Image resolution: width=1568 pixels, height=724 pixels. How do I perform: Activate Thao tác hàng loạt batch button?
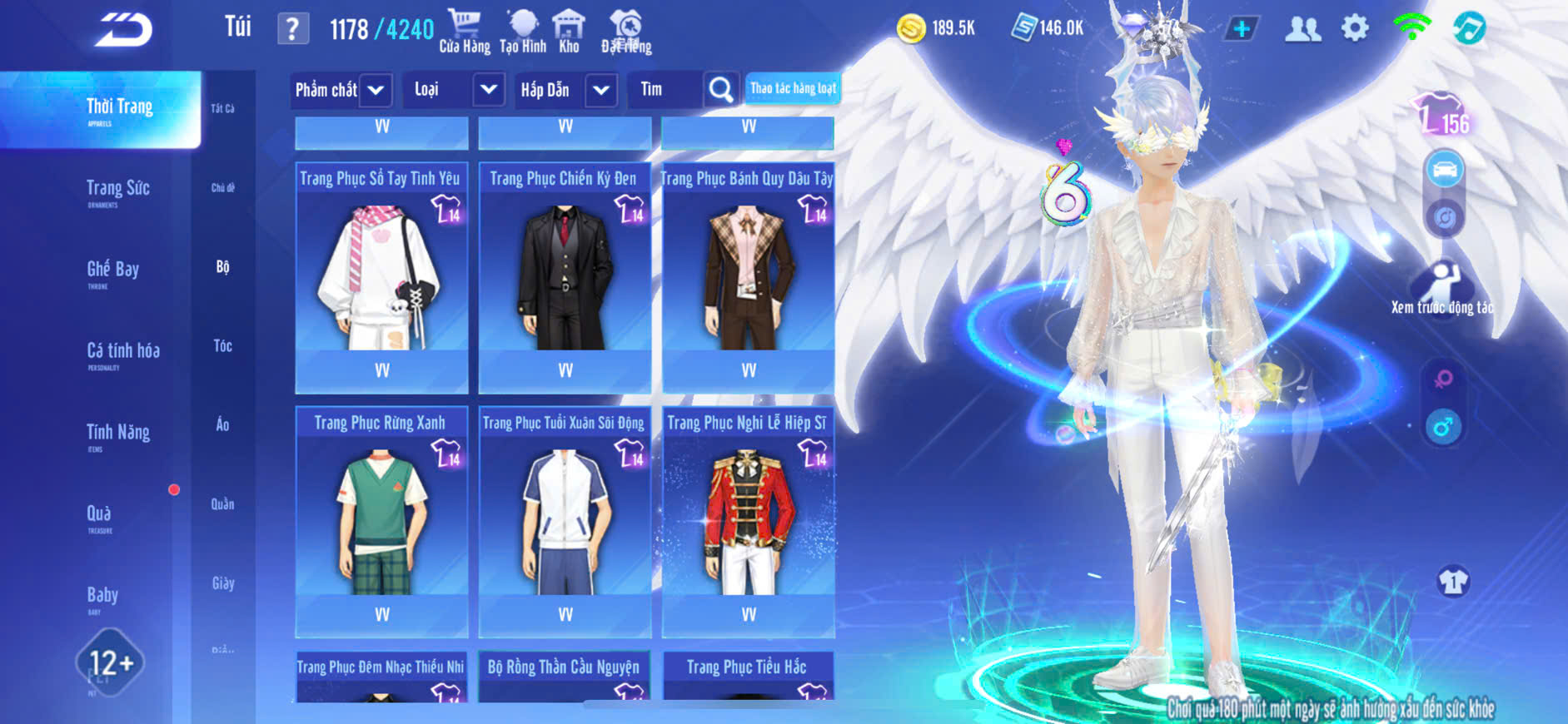click(793, 88)
